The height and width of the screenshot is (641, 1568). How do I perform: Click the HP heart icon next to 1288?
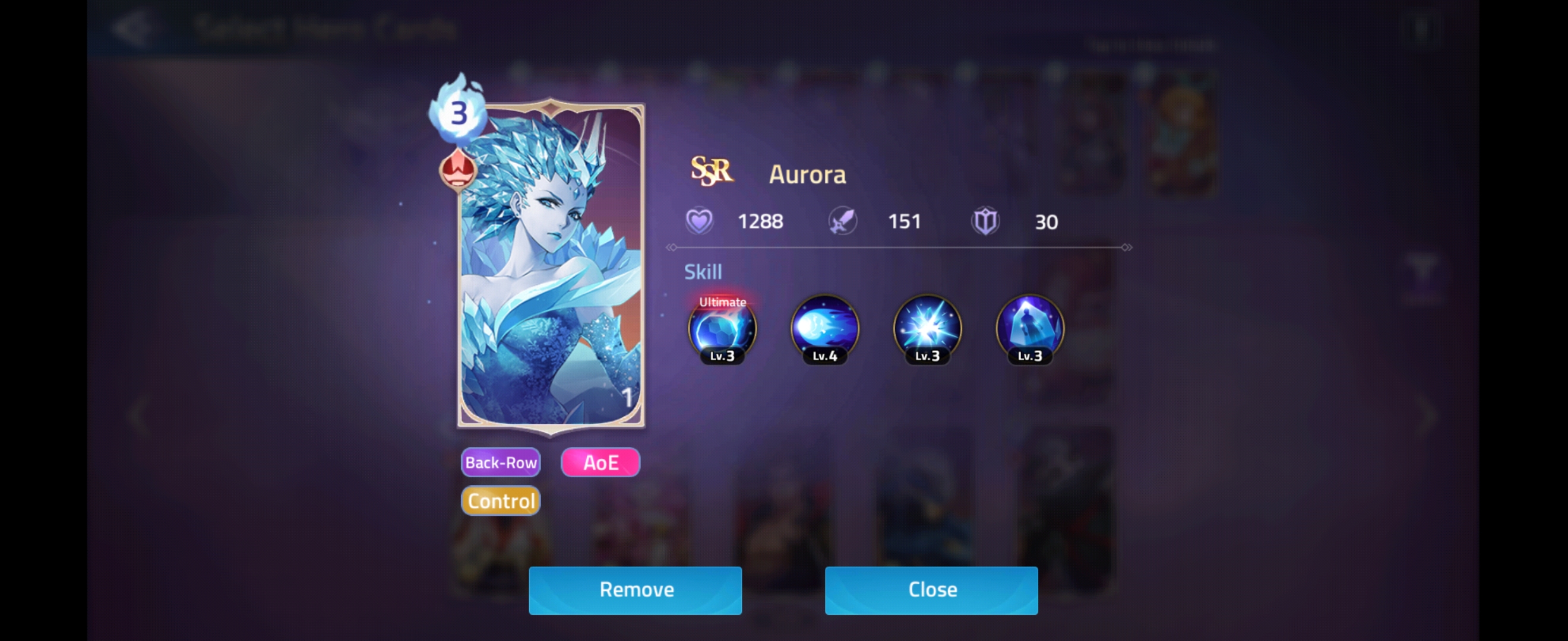click(700, 220)
